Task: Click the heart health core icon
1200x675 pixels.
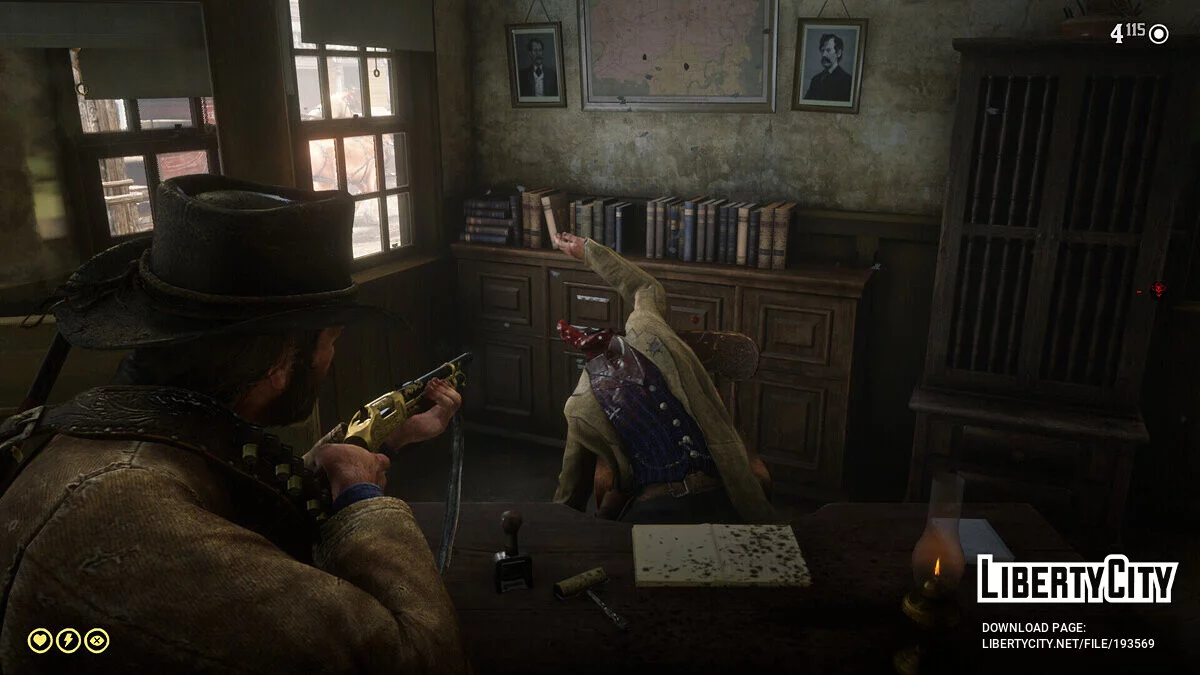Action: (x=40, y=640)
